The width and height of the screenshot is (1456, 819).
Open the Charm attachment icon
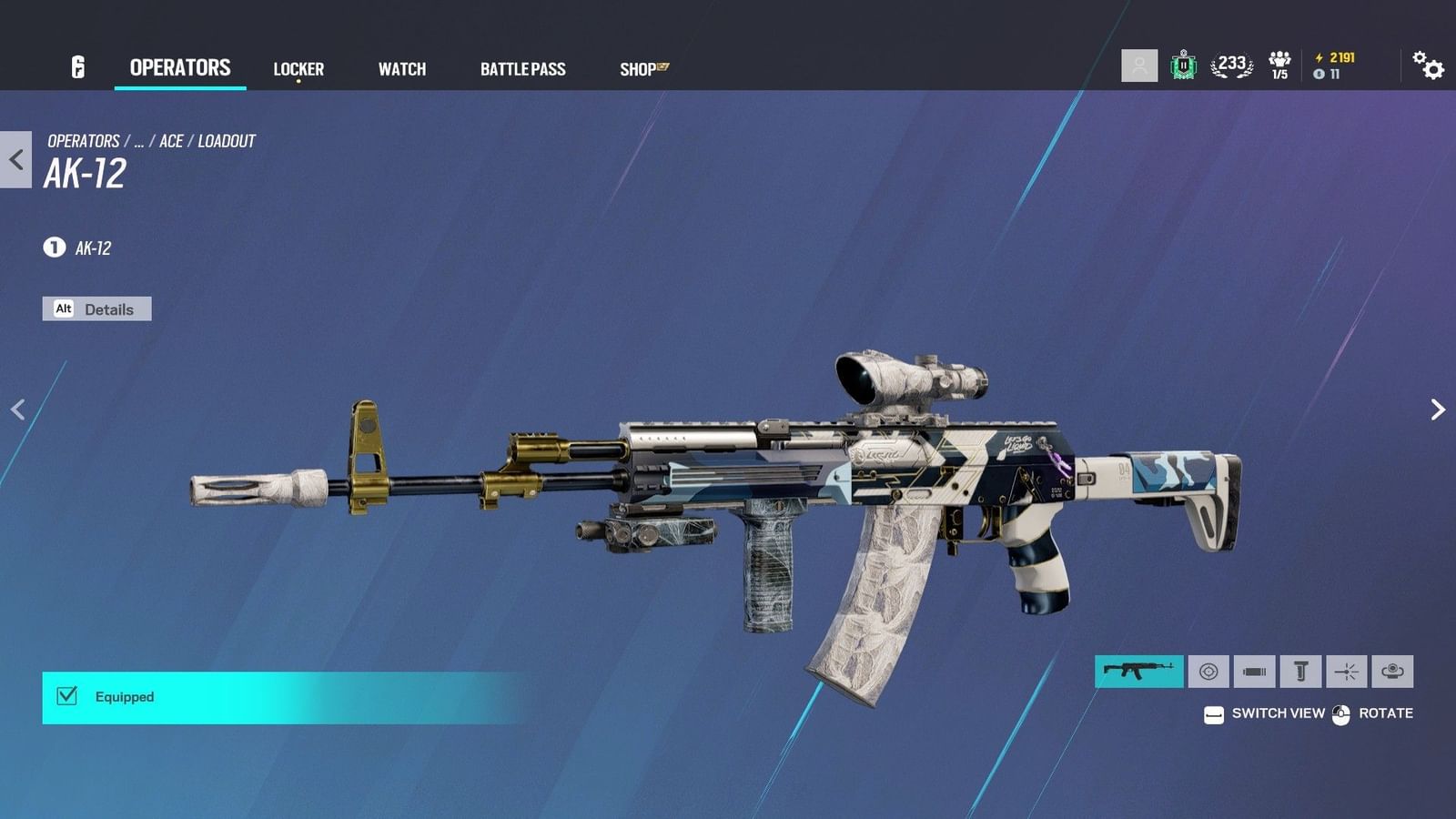1390,672
